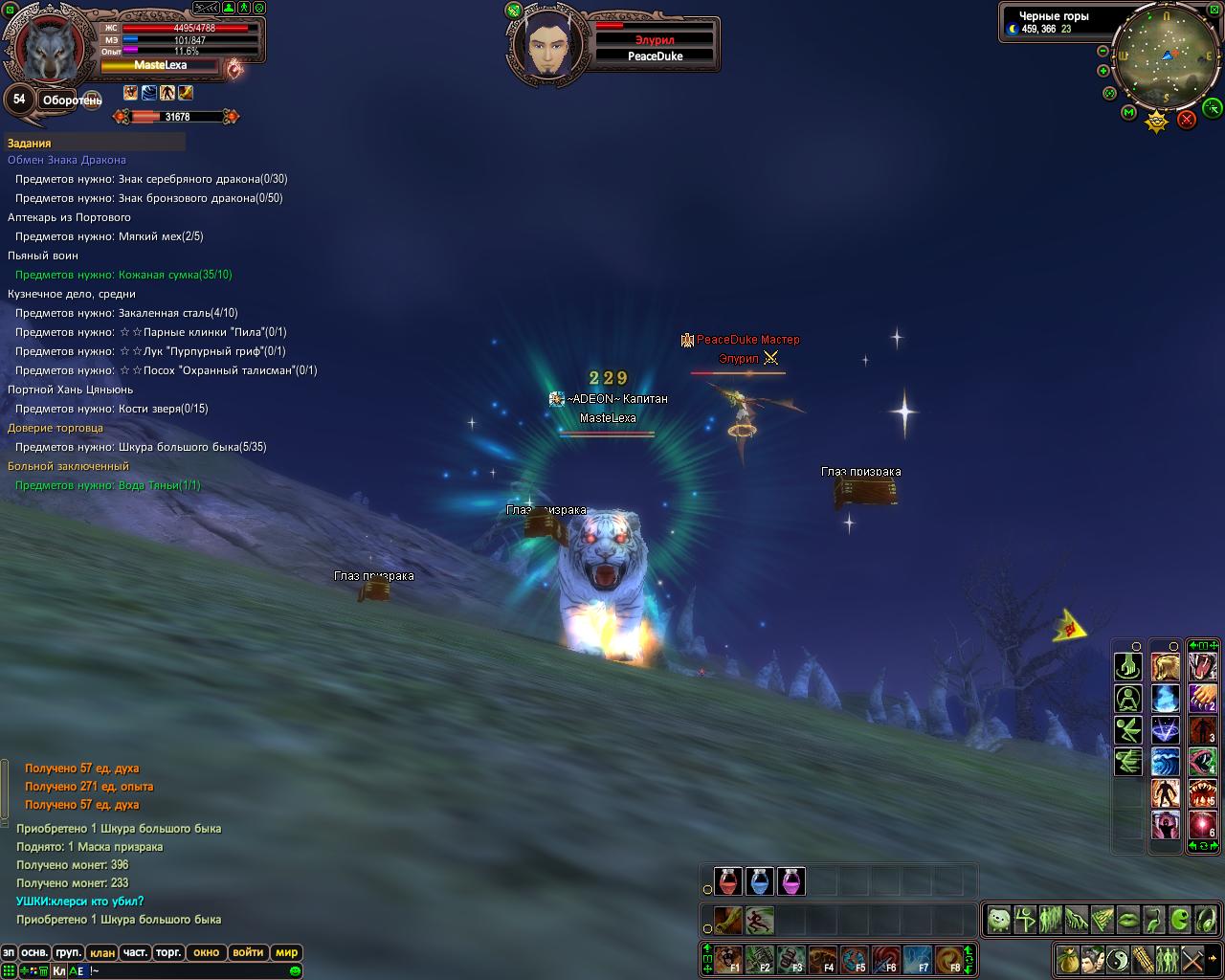Use the pink potion in the hotbar
The height and width of the screenshot is (980, 1225).
click(791, 881)
